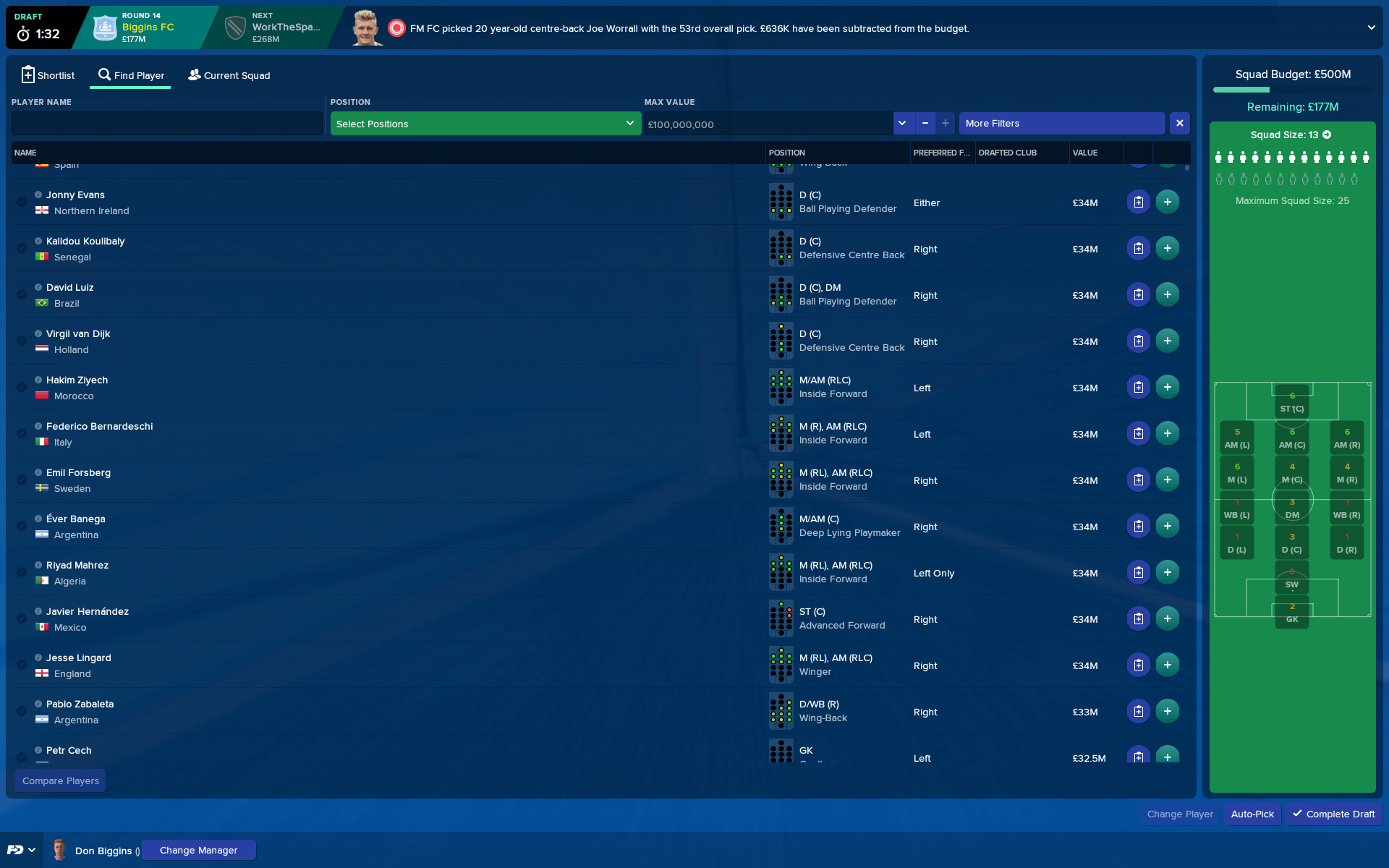Select David Luiz's checkbox
The image size is (1389, 868).
[x=21, y=294]
